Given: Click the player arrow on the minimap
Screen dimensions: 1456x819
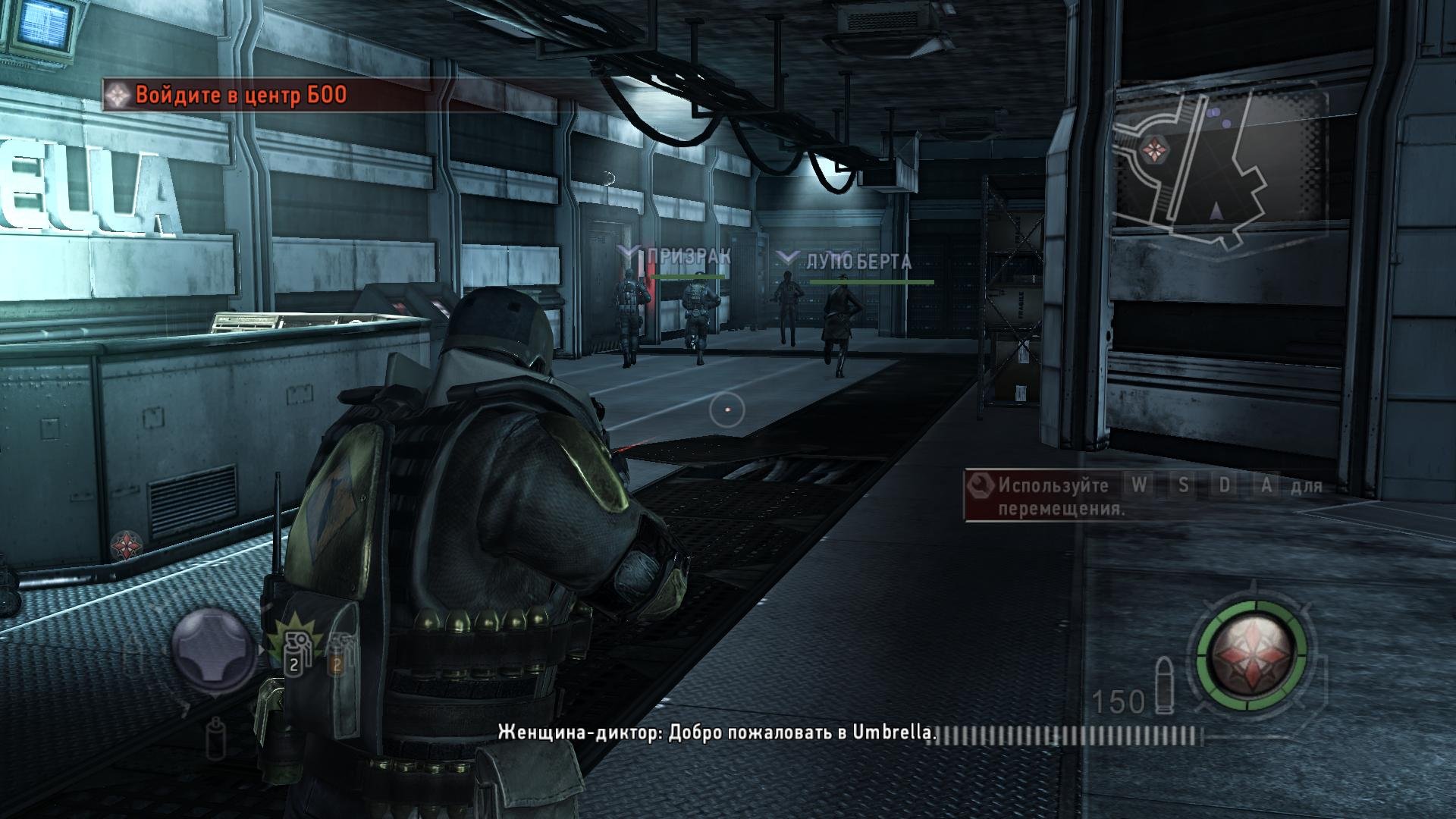Looking at the screenshot, I should (x=1216, y=212).
